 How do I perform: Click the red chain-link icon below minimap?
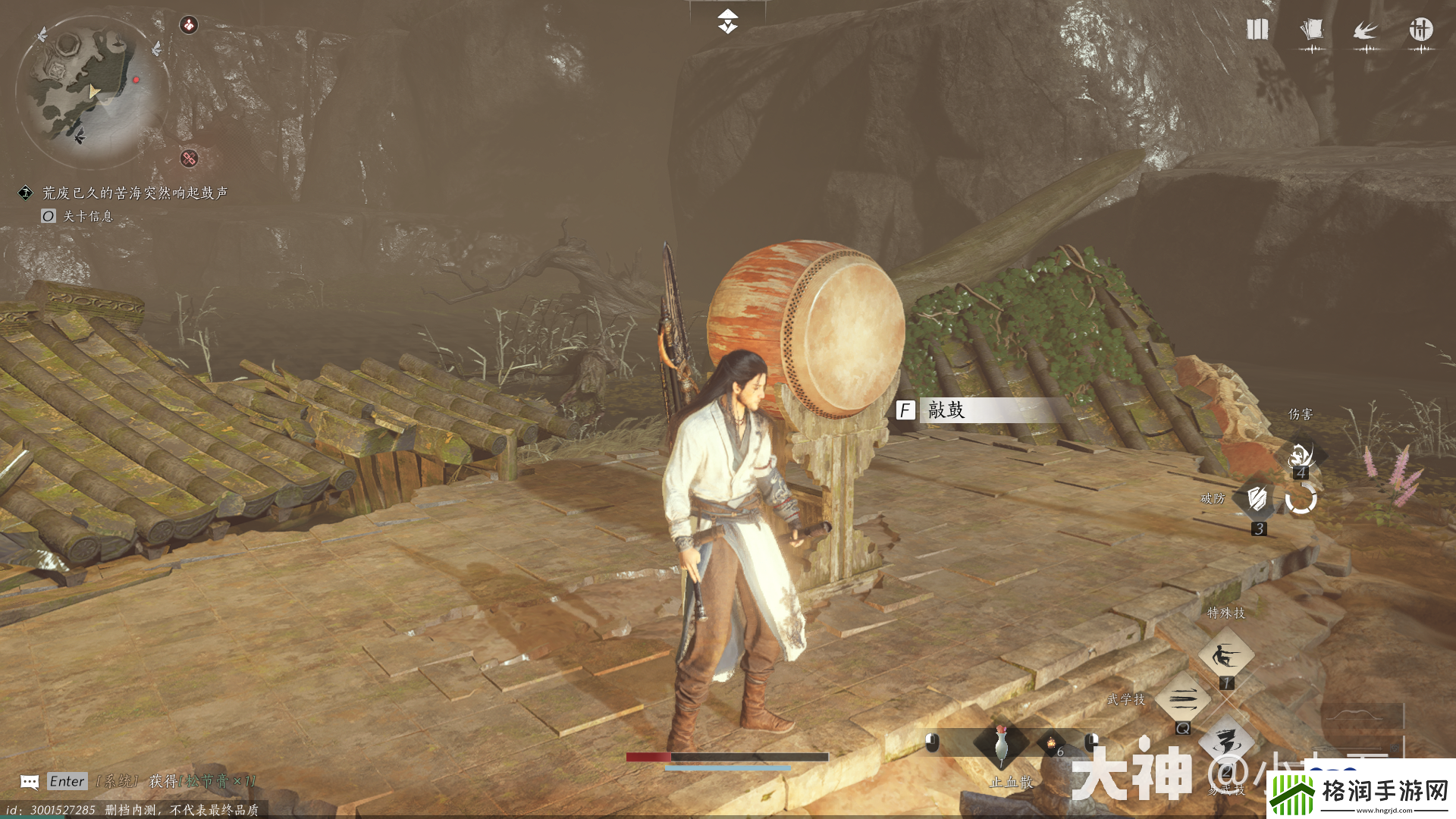189,158
